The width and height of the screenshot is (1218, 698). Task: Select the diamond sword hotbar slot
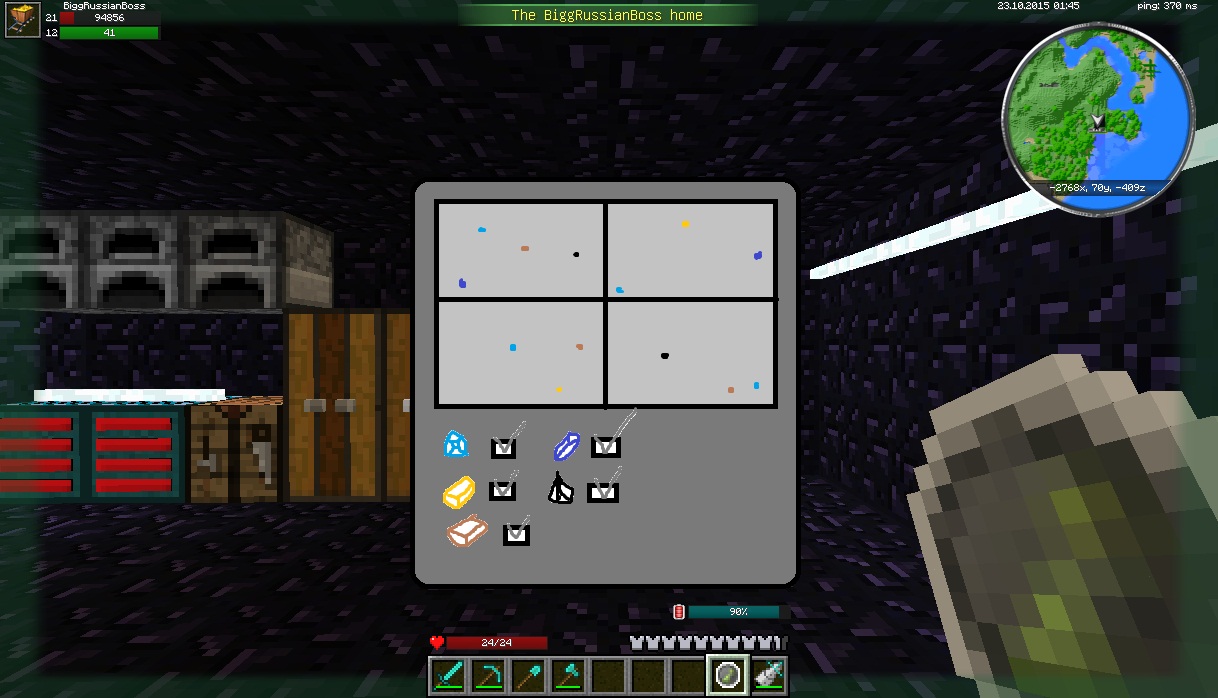[x=448, y=676]
